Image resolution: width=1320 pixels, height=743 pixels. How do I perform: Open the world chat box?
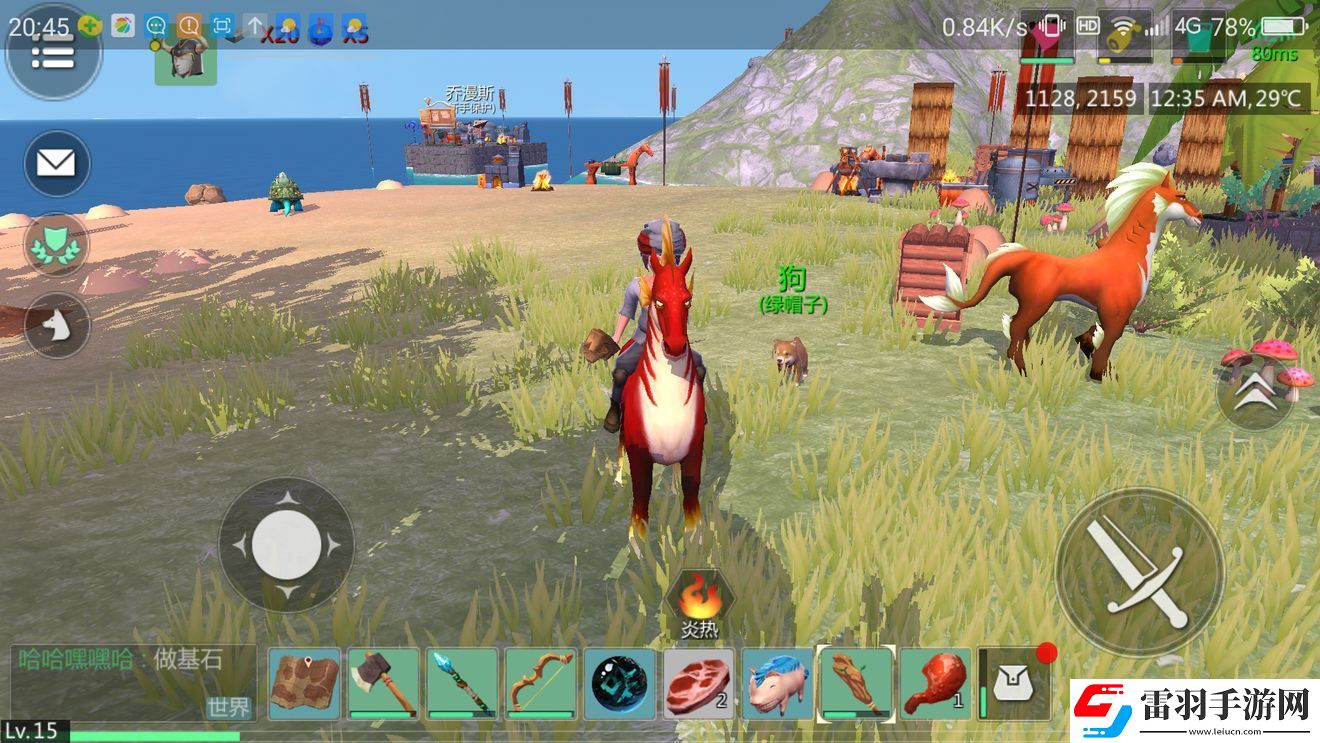click(133, 682)
